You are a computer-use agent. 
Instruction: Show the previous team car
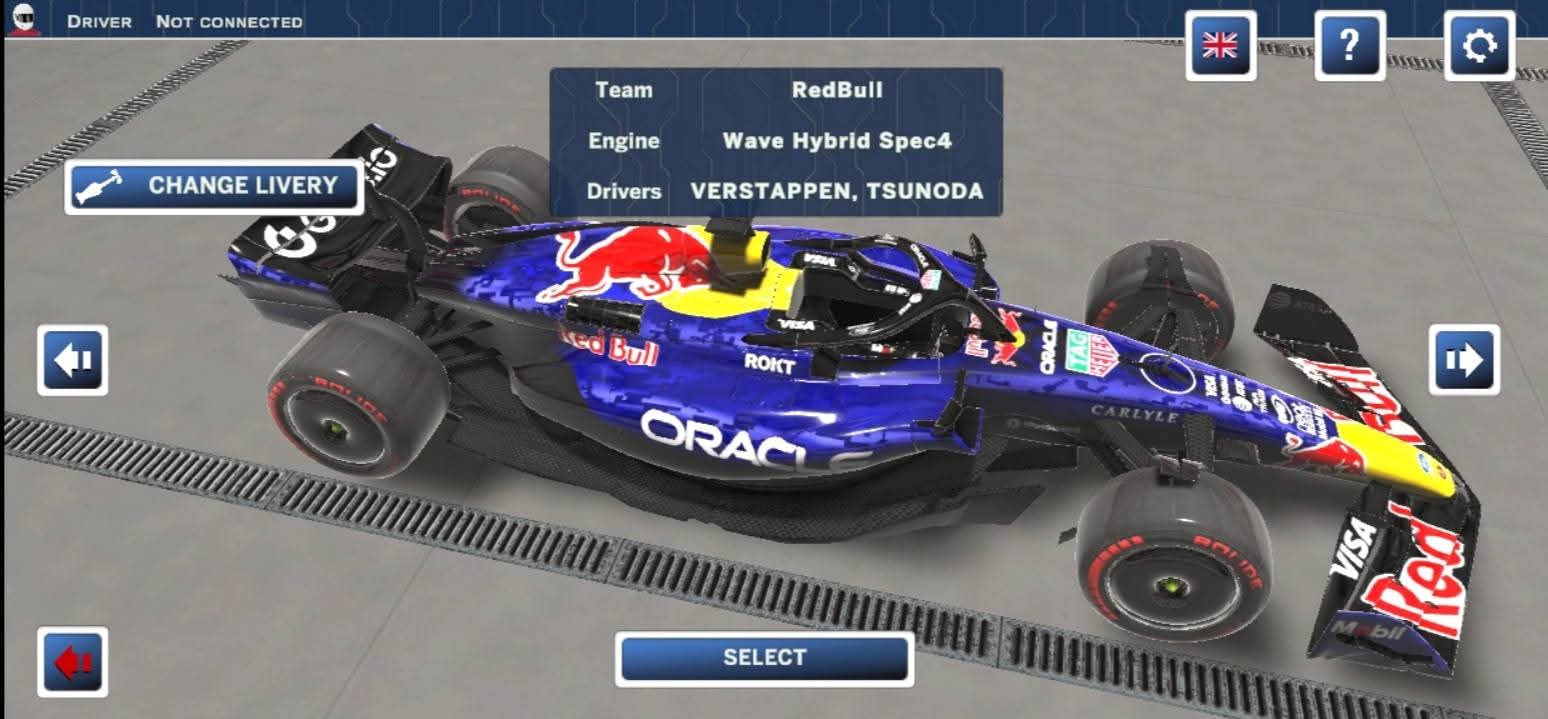click(x=73, y=360)
